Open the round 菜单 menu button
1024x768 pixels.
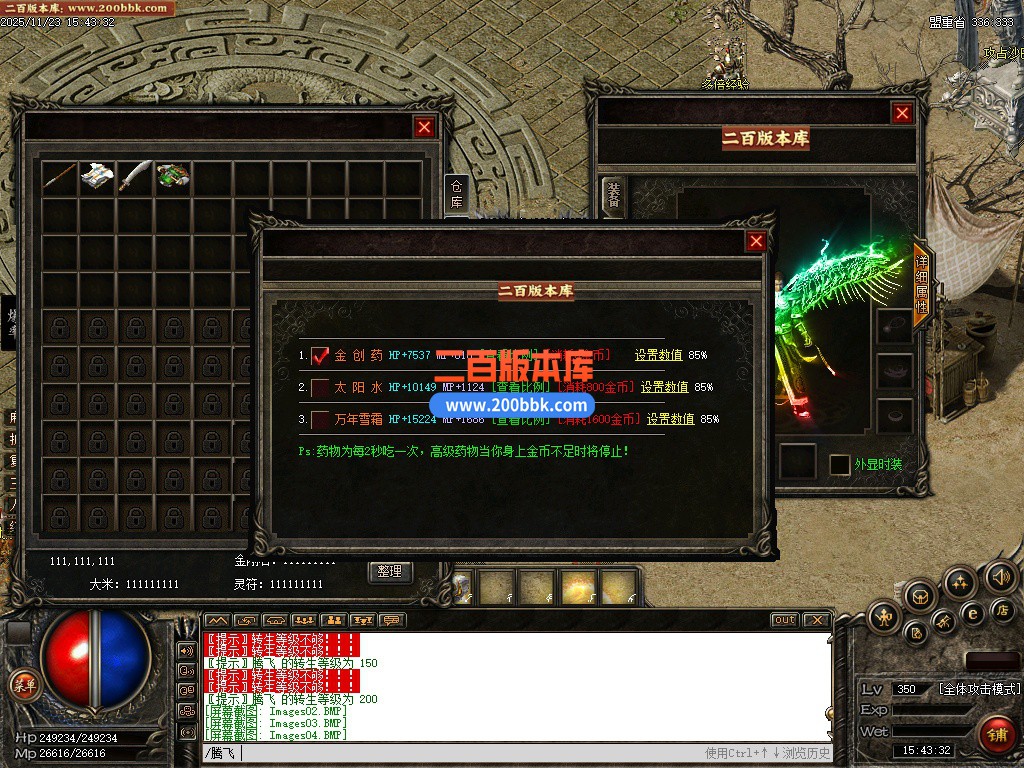[23, 685]
